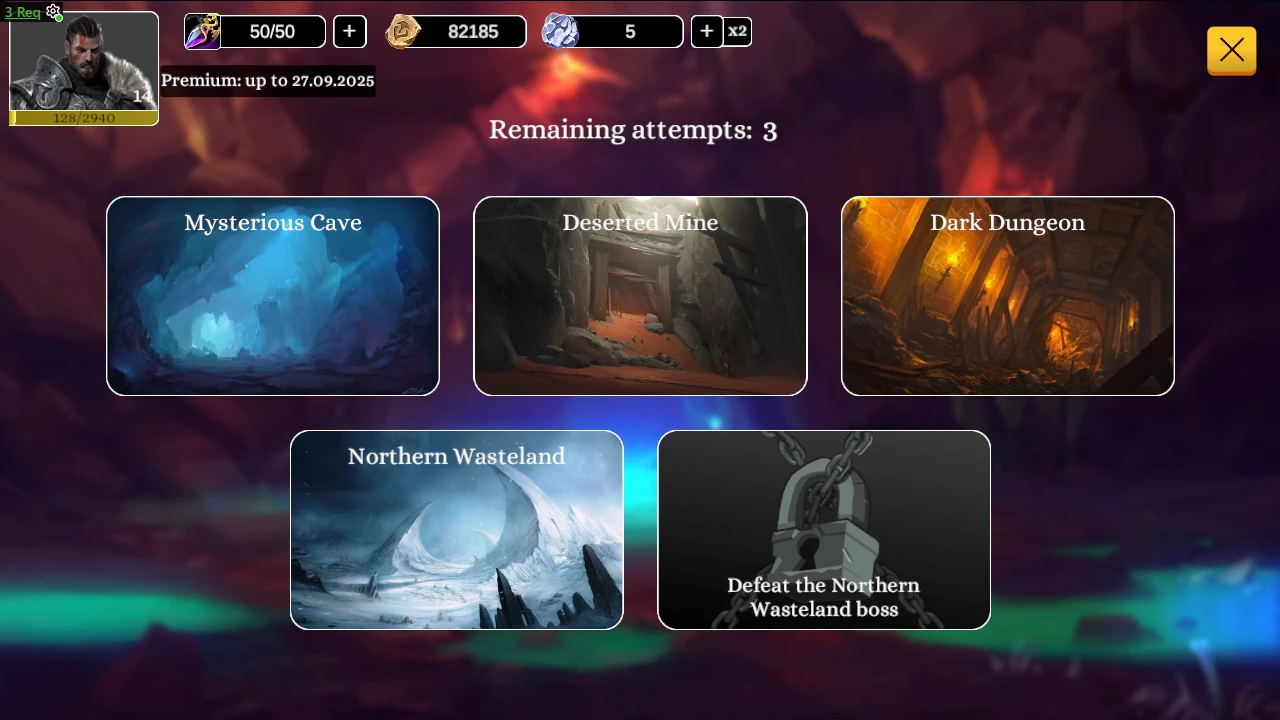1280x720 pixels.
Task: Open the 3 Req link
Action: click(22, 11)
